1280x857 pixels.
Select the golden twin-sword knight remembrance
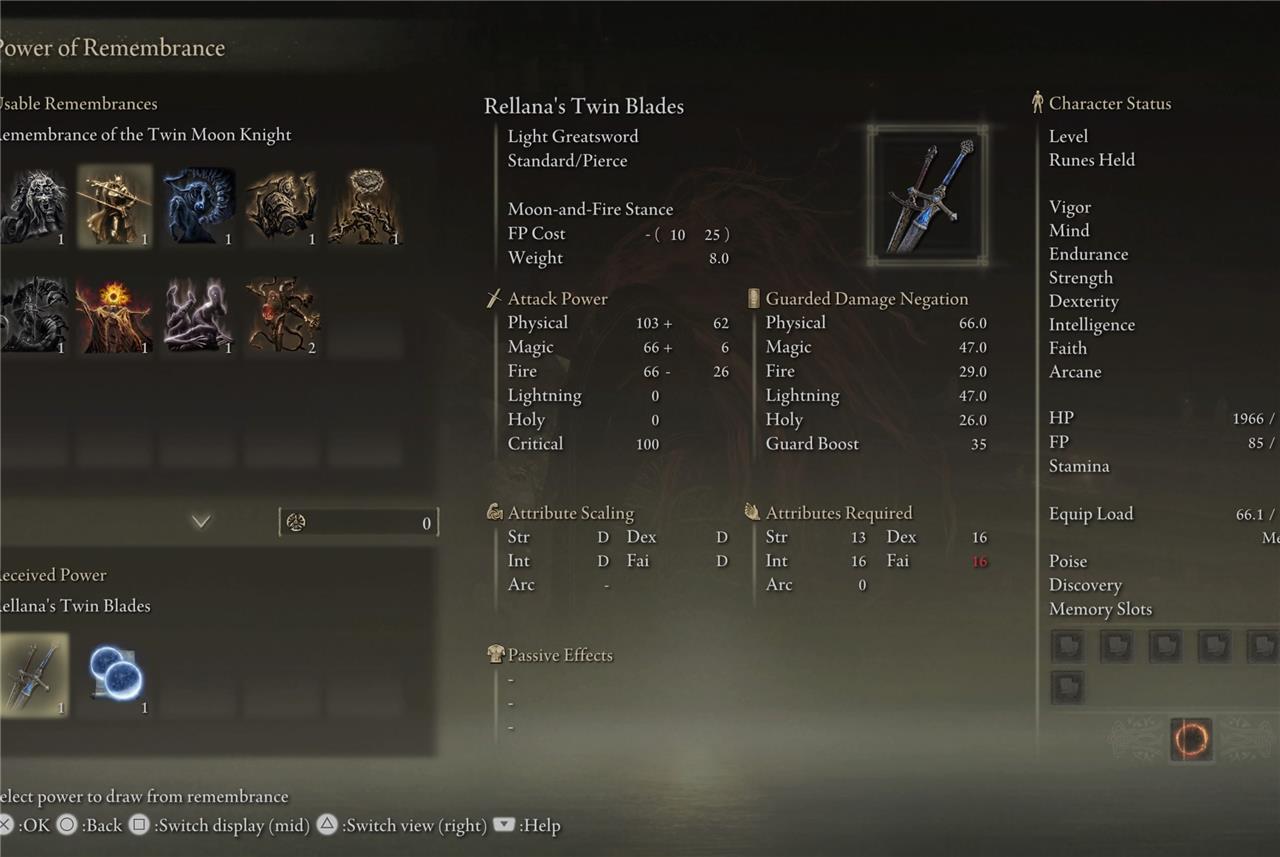pyautogui.click(x=115, y=206)
